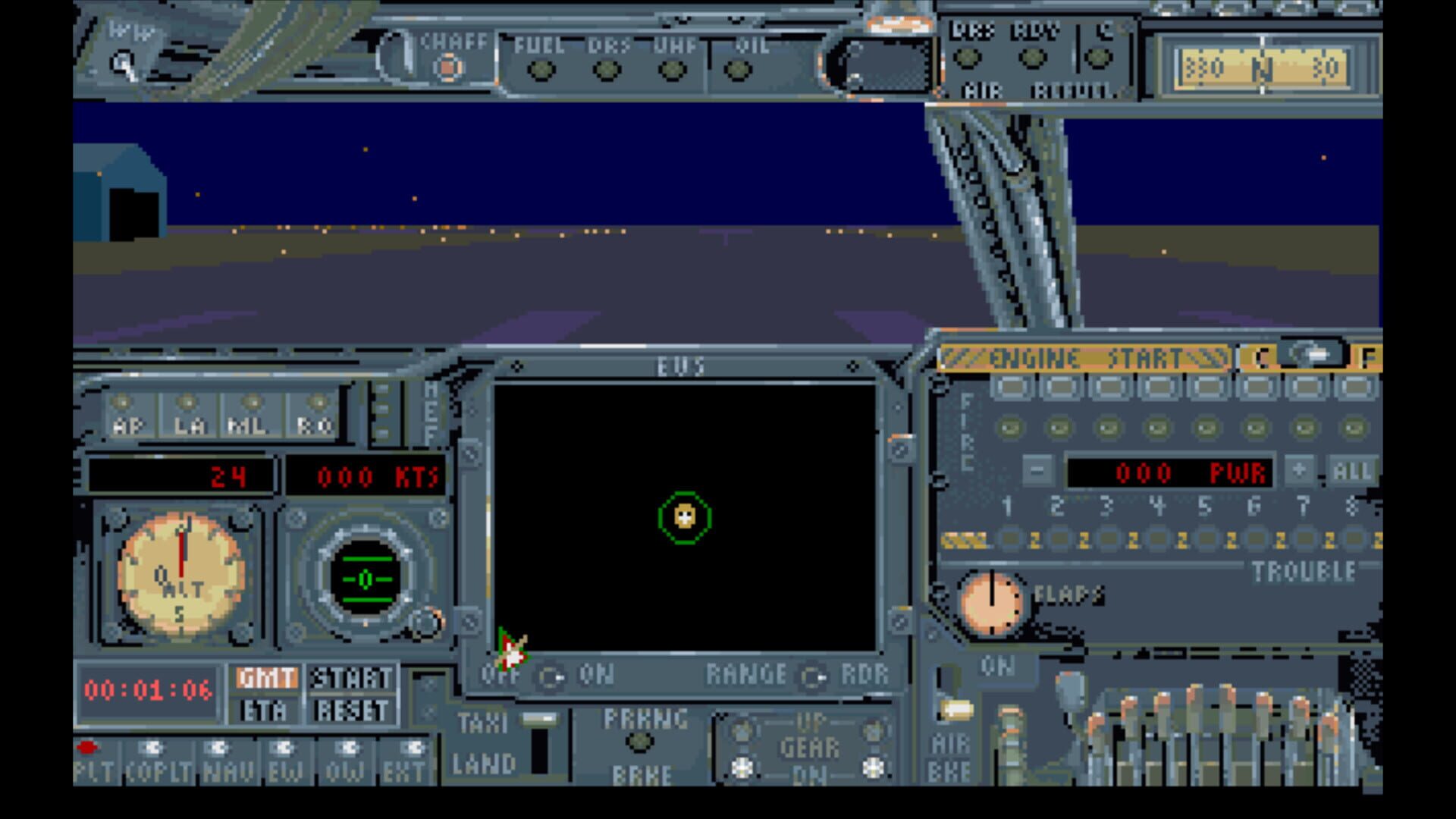
Task: Switch the EVS display to ON
Action: [553, 676]
